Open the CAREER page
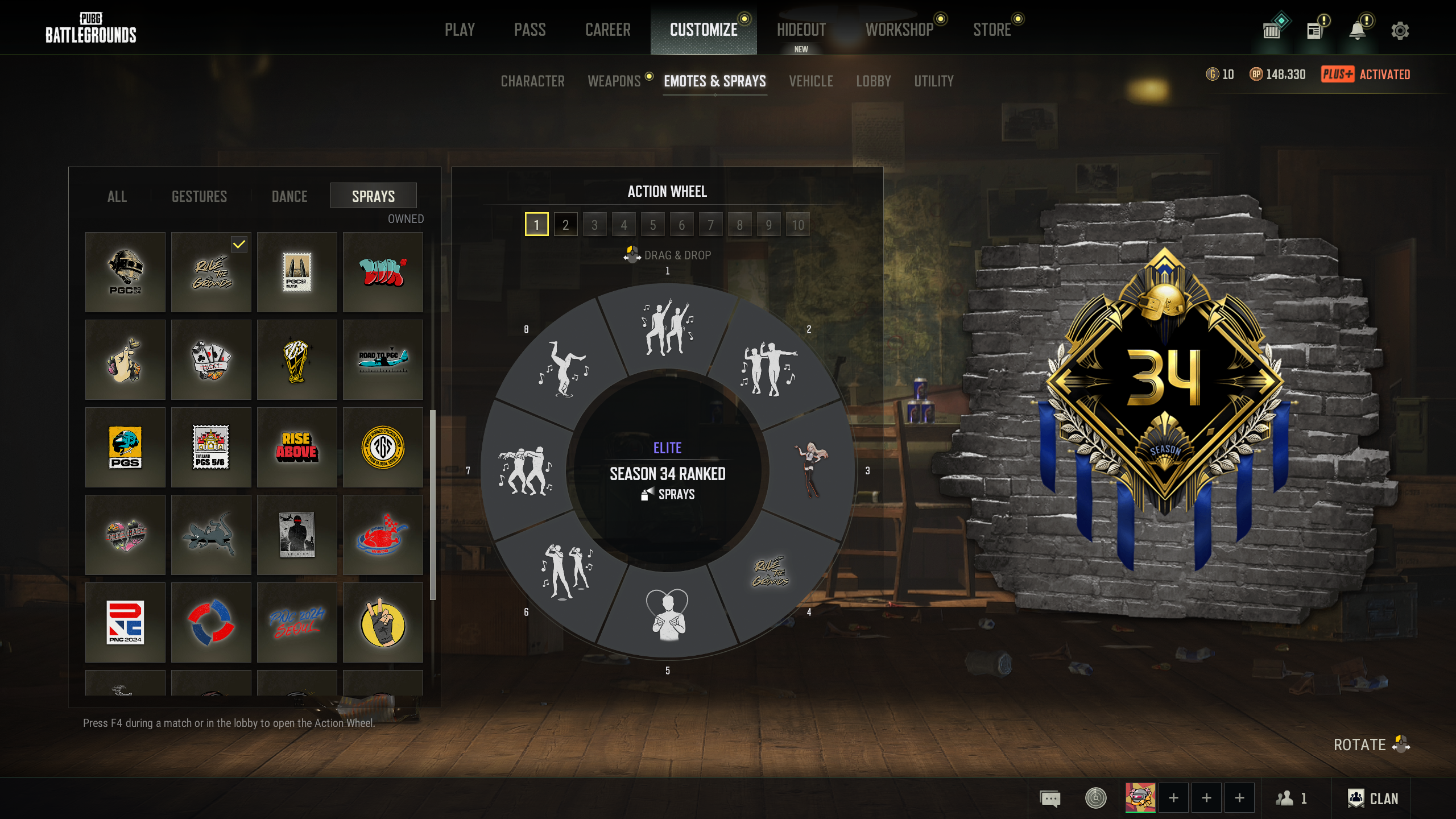1456x819 pixels. coord(607,30)
